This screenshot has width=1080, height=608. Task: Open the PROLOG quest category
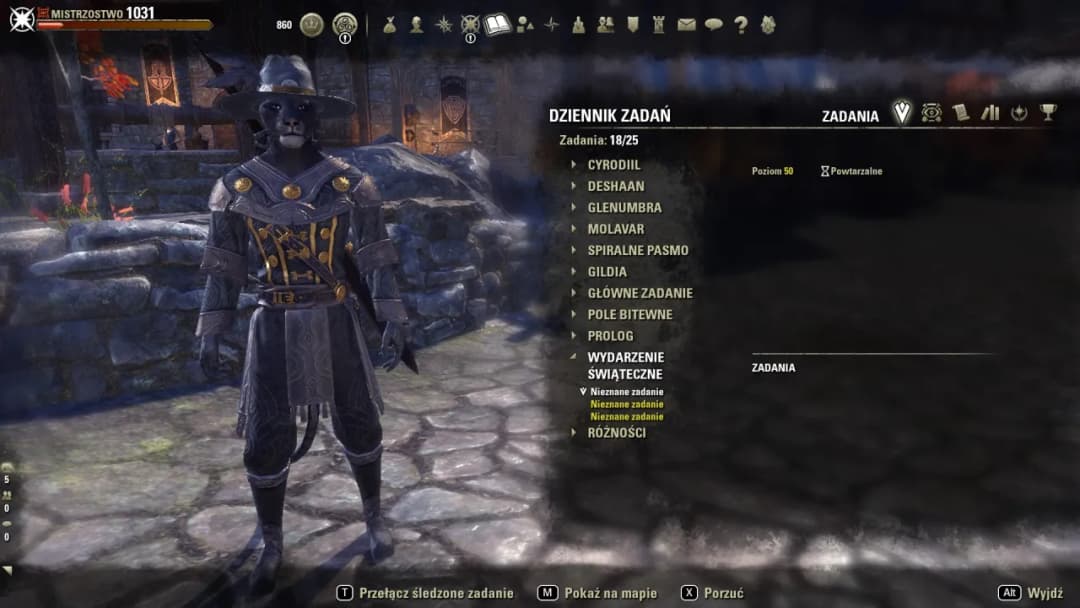point(610,336)
